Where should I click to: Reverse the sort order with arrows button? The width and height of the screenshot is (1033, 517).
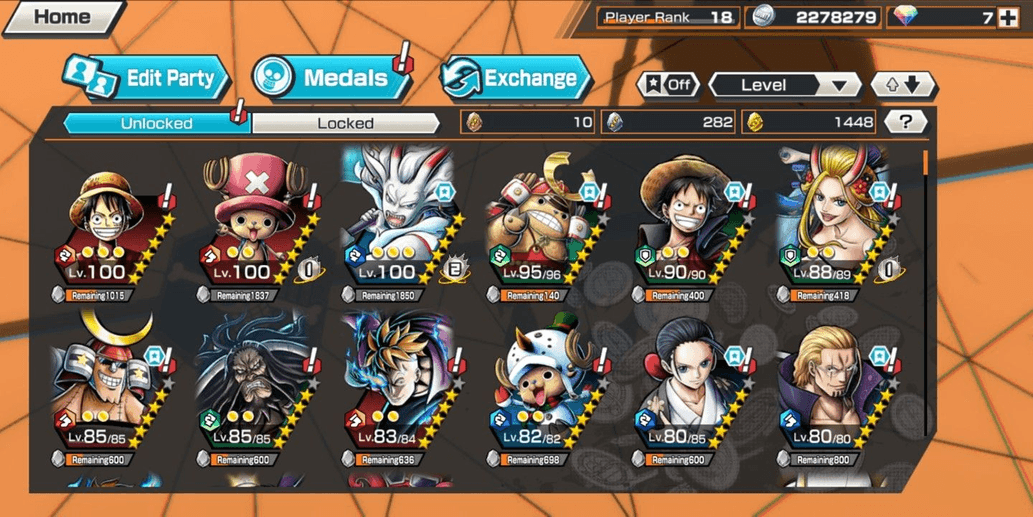(903, 85)
